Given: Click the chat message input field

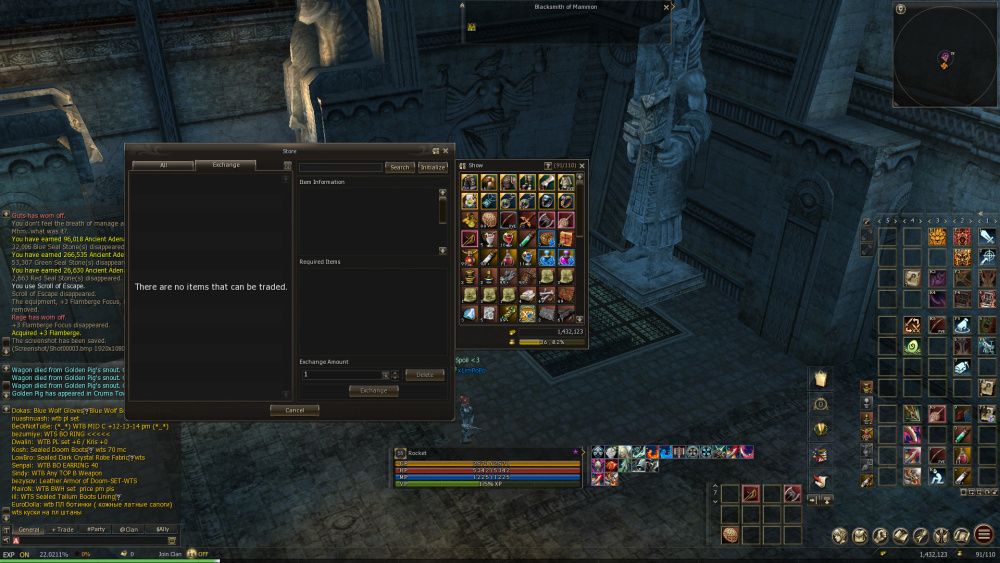Looking at the screenshot, I should (90, 541).
